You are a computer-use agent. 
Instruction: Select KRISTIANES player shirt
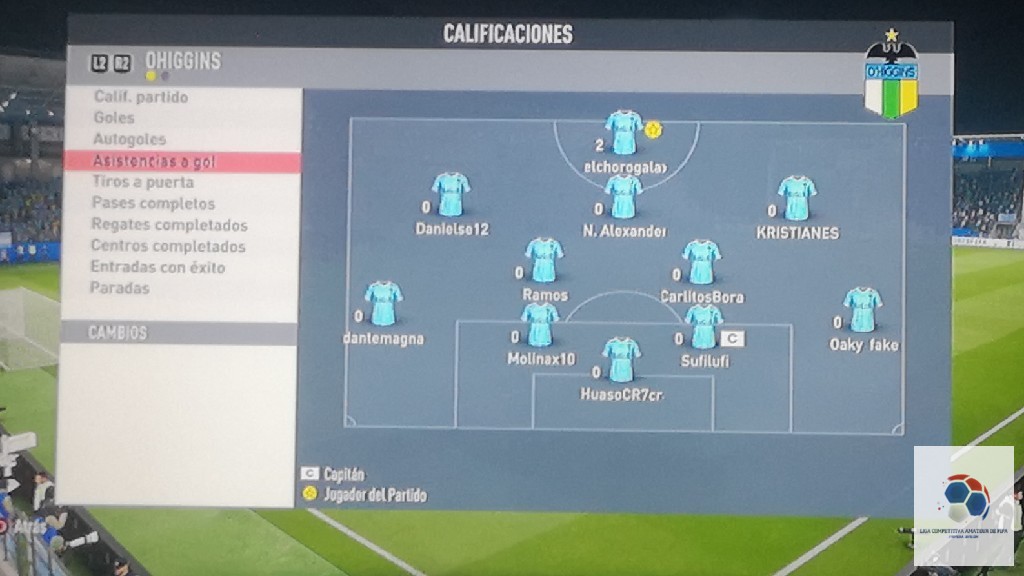[797, 198]
